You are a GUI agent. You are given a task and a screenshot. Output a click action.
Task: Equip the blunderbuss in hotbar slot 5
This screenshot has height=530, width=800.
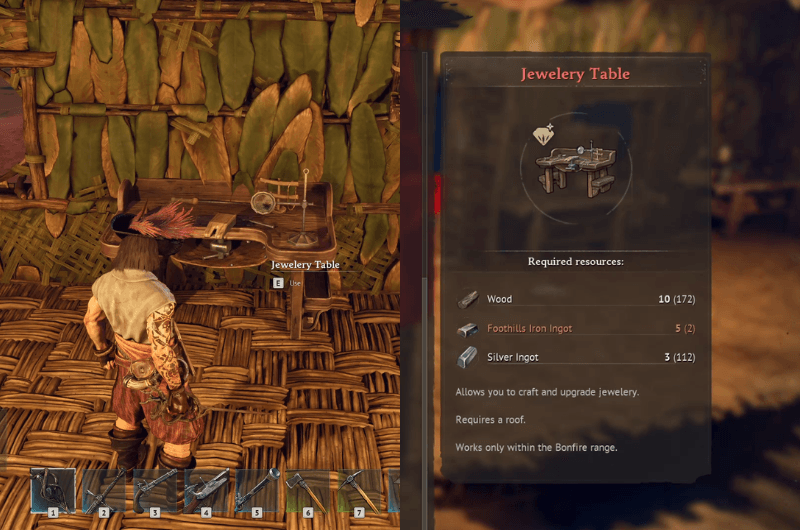pos(257,491)
